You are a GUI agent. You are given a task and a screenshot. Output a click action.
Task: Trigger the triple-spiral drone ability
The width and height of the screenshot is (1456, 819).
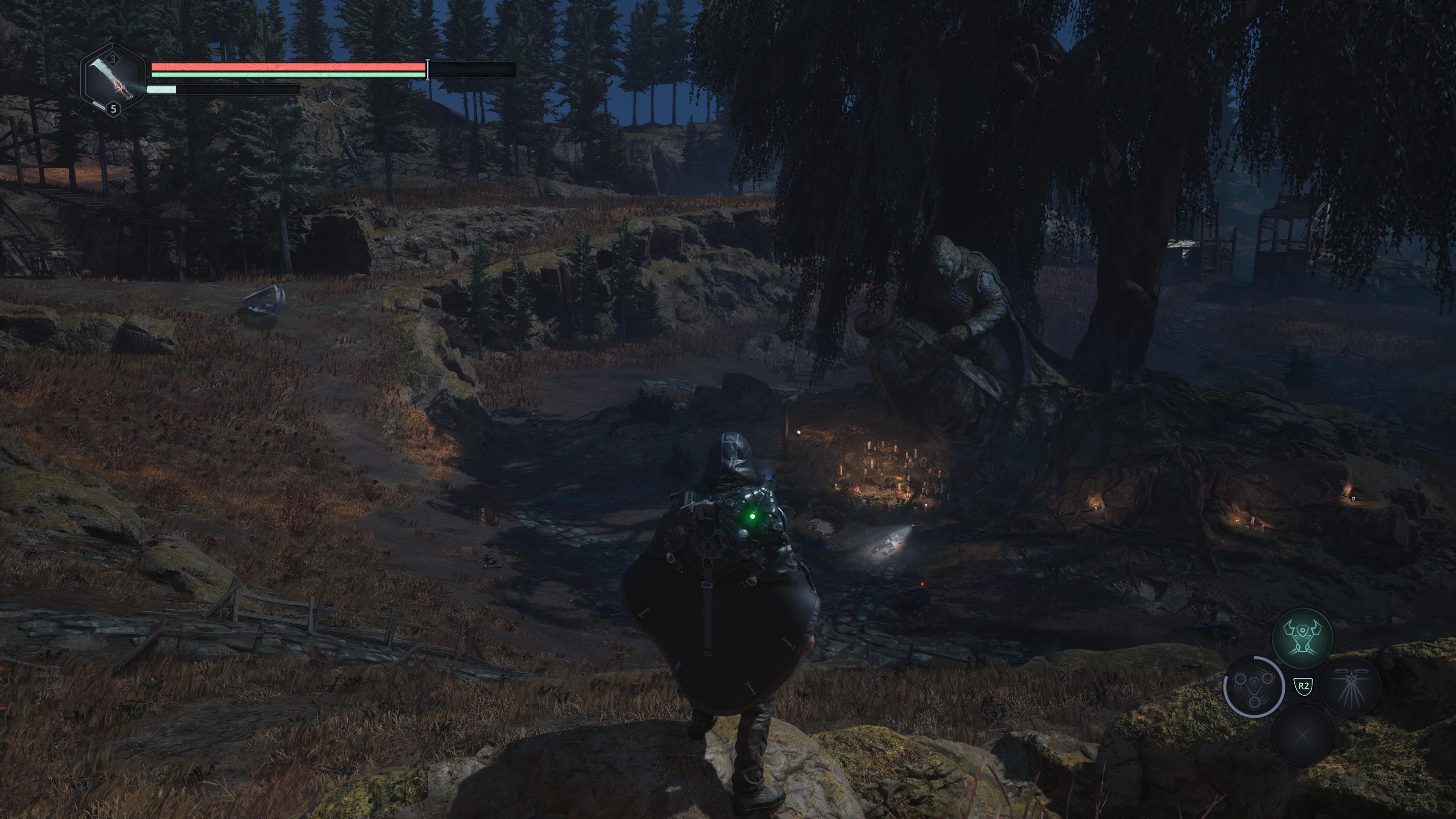coord(1254,687)
